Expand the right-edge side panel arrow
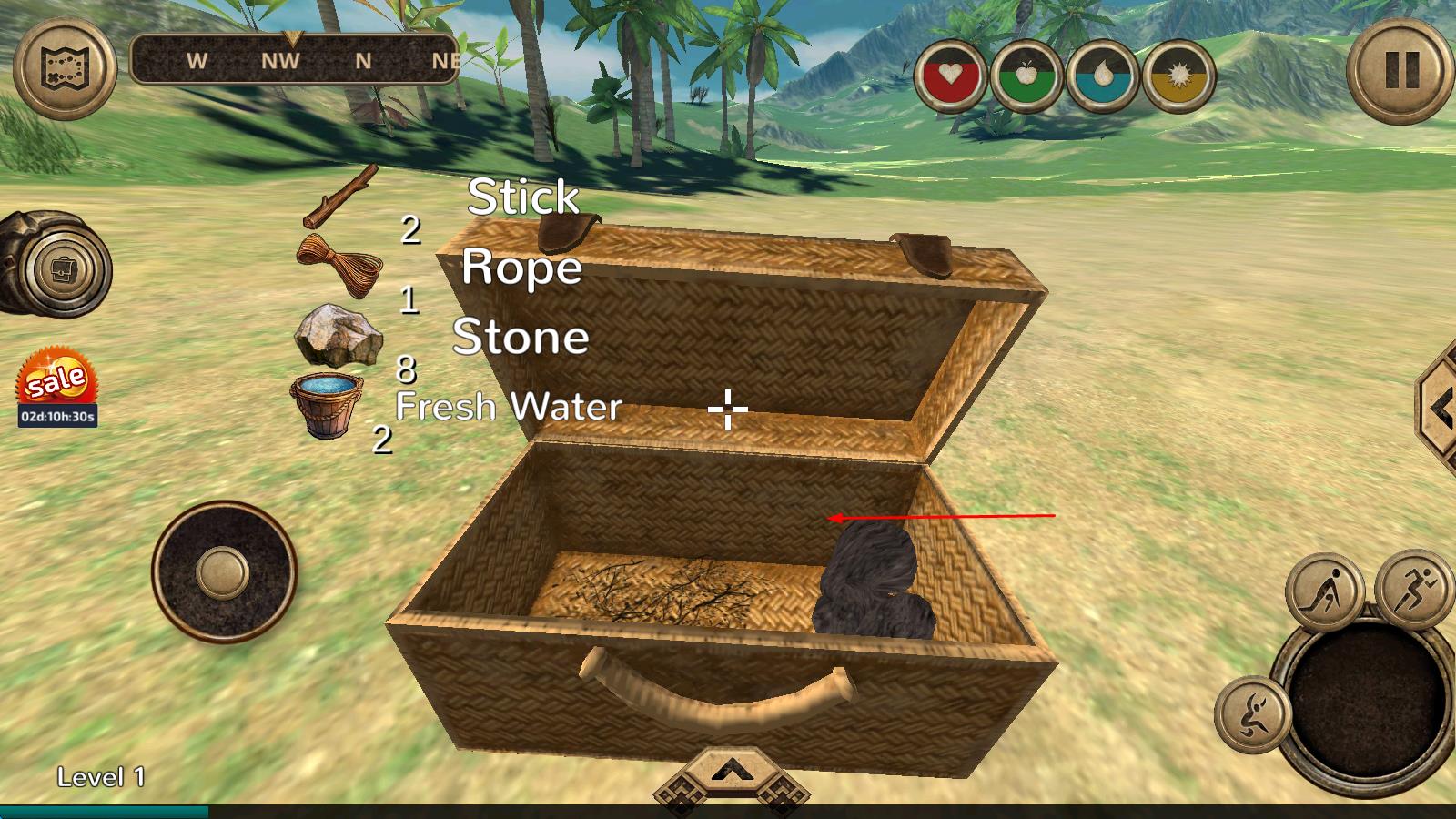1456x819 pixels. pos(1439,409)
